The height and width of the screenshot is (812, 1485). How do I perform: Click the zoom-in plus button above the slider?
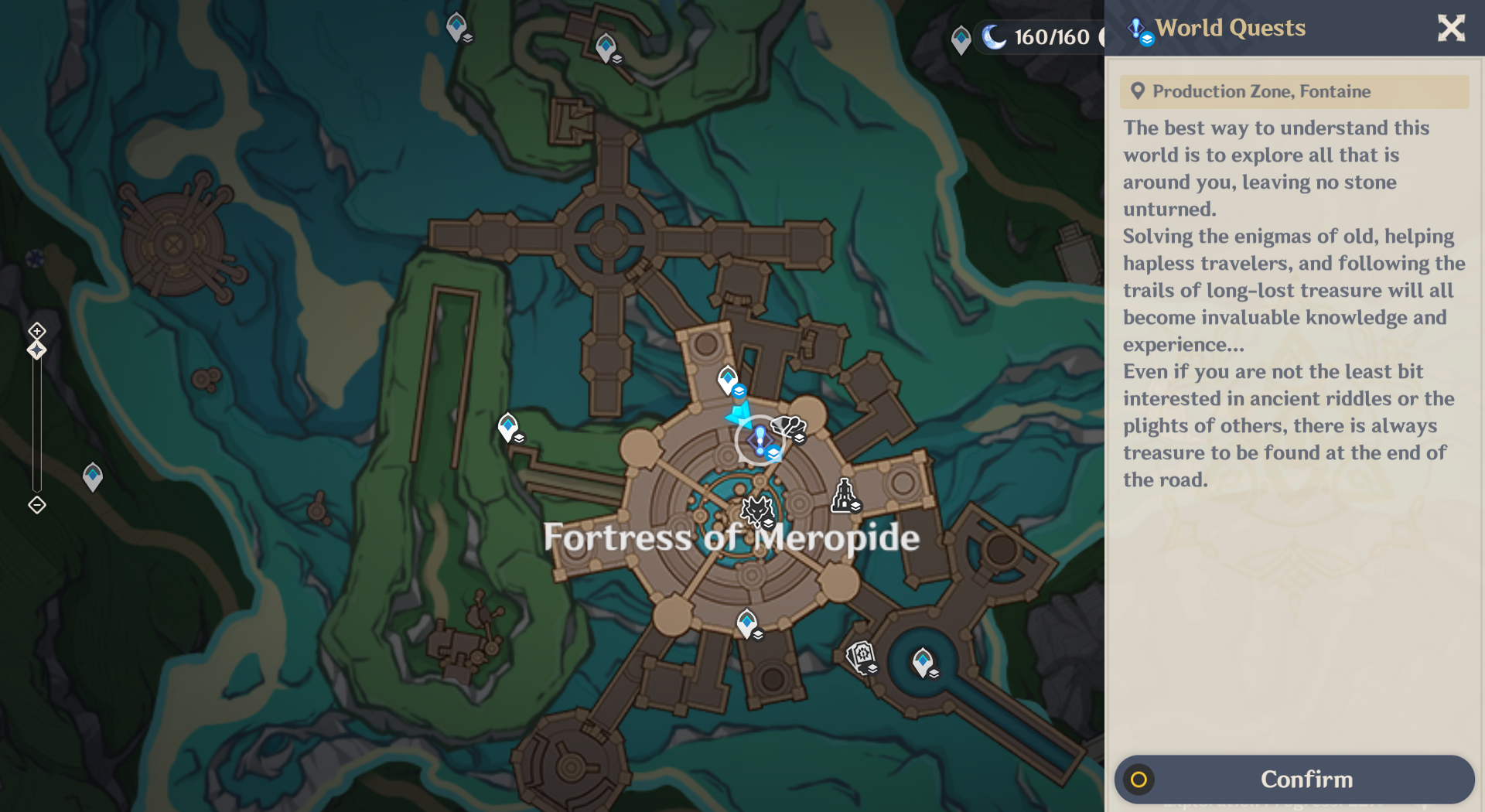click(x=36, y=329)
